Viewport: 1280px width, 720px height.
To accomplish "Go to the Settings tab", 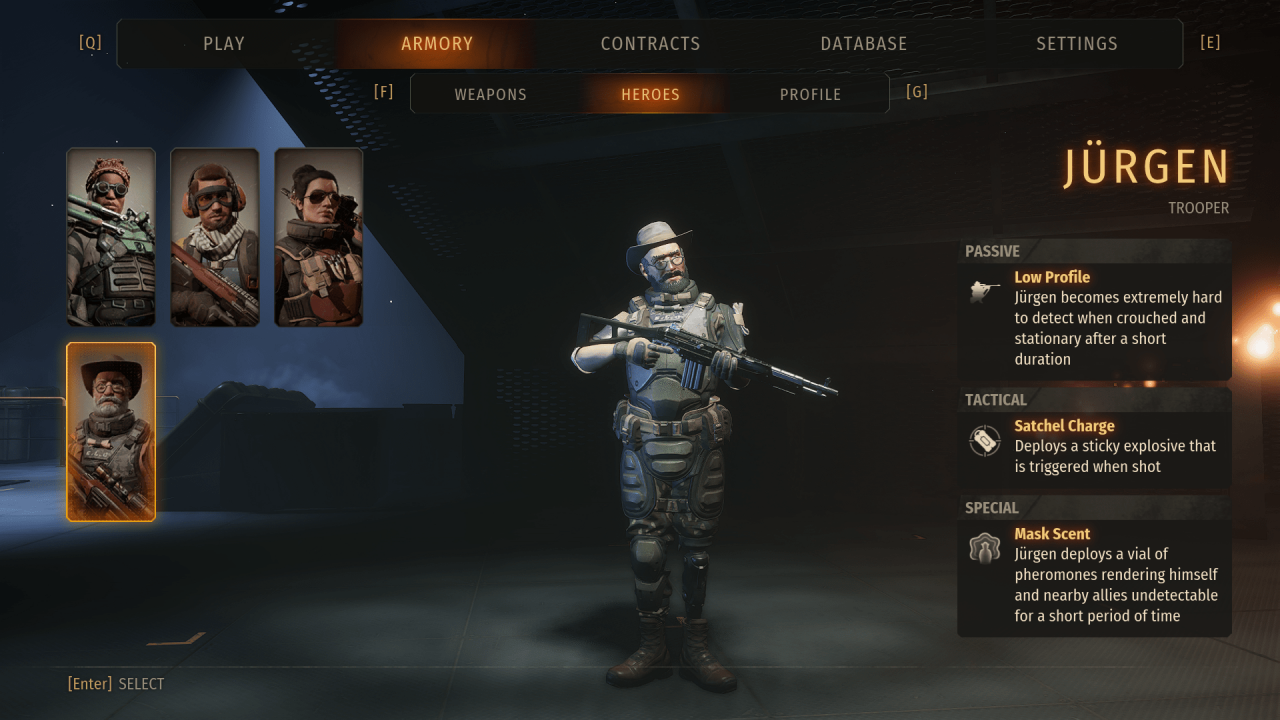I will 1077,44.
